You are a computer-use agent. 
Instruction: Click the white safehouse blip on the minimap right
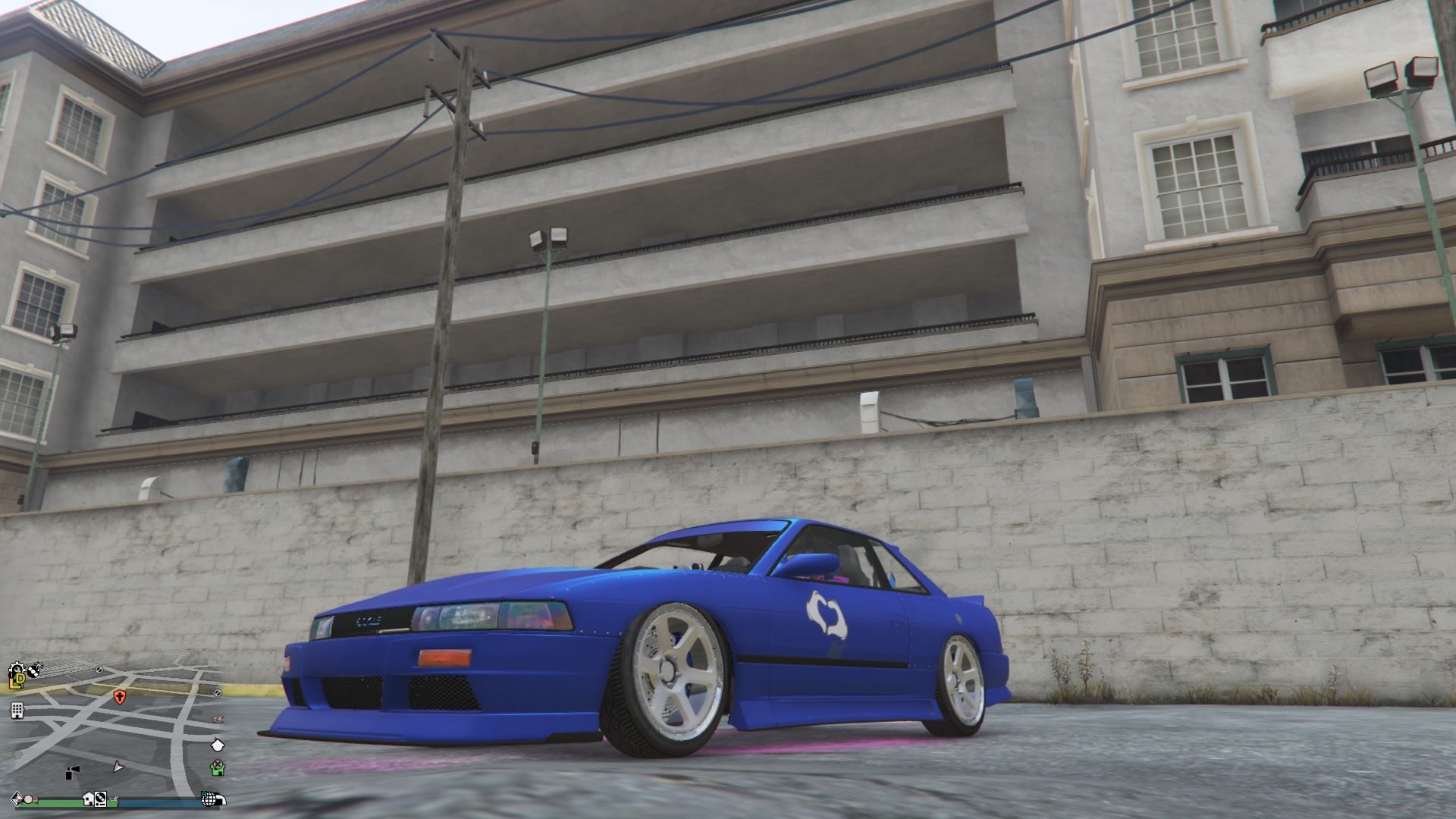click(218, 745)
